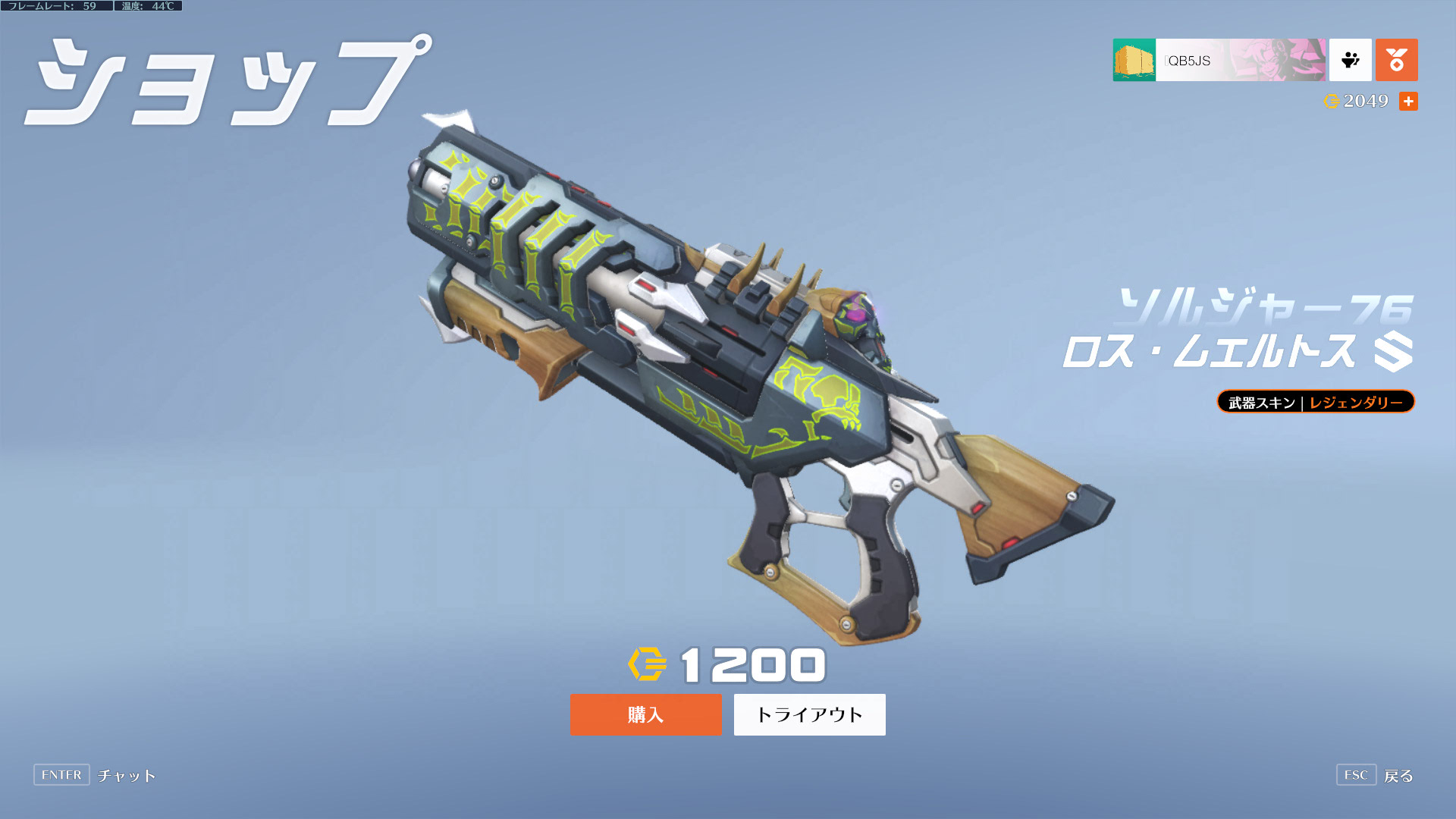Open the QB5JS player profile banner
The image size is (1456, 819).
pyautogui.click(x=1219, y=60)
